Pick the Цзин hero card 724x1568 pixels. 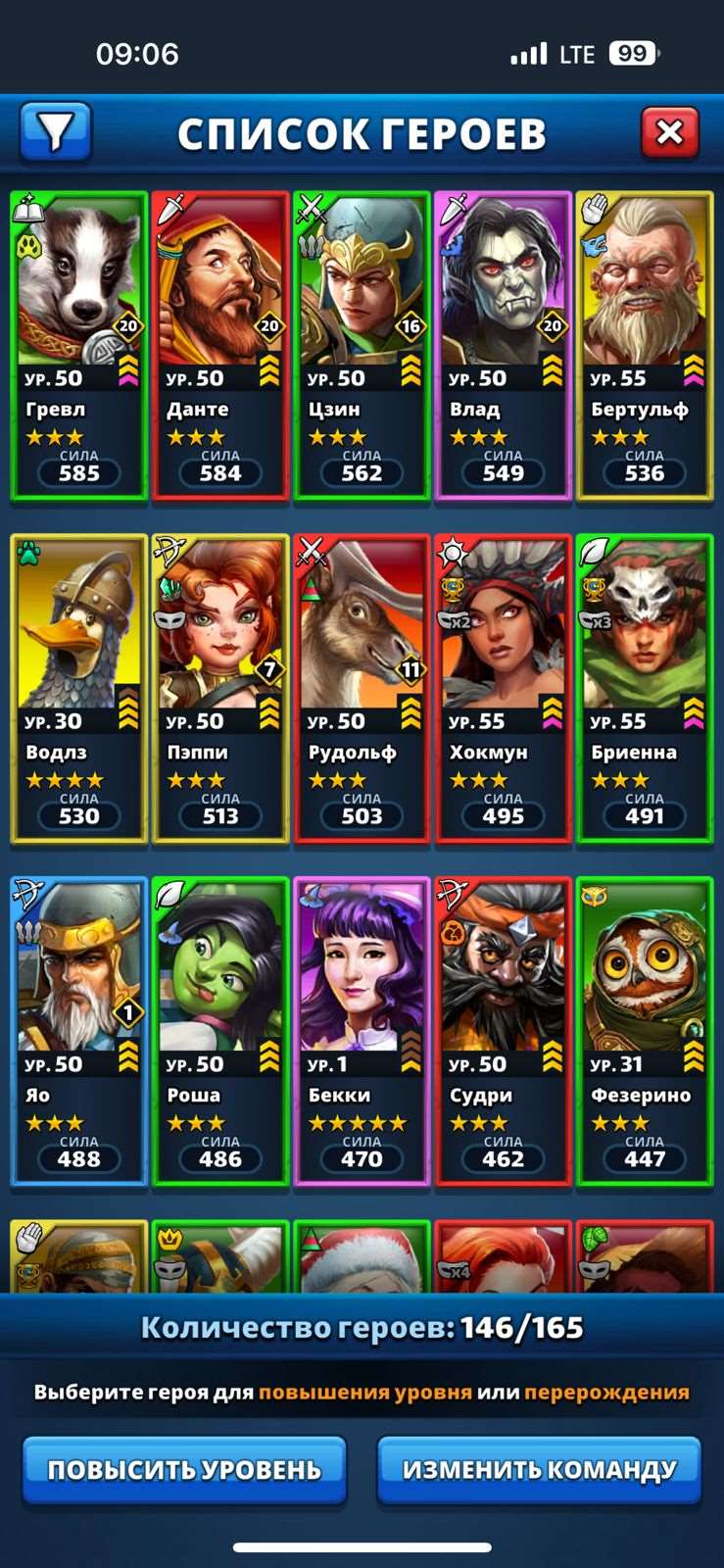[x=362, y=346]
